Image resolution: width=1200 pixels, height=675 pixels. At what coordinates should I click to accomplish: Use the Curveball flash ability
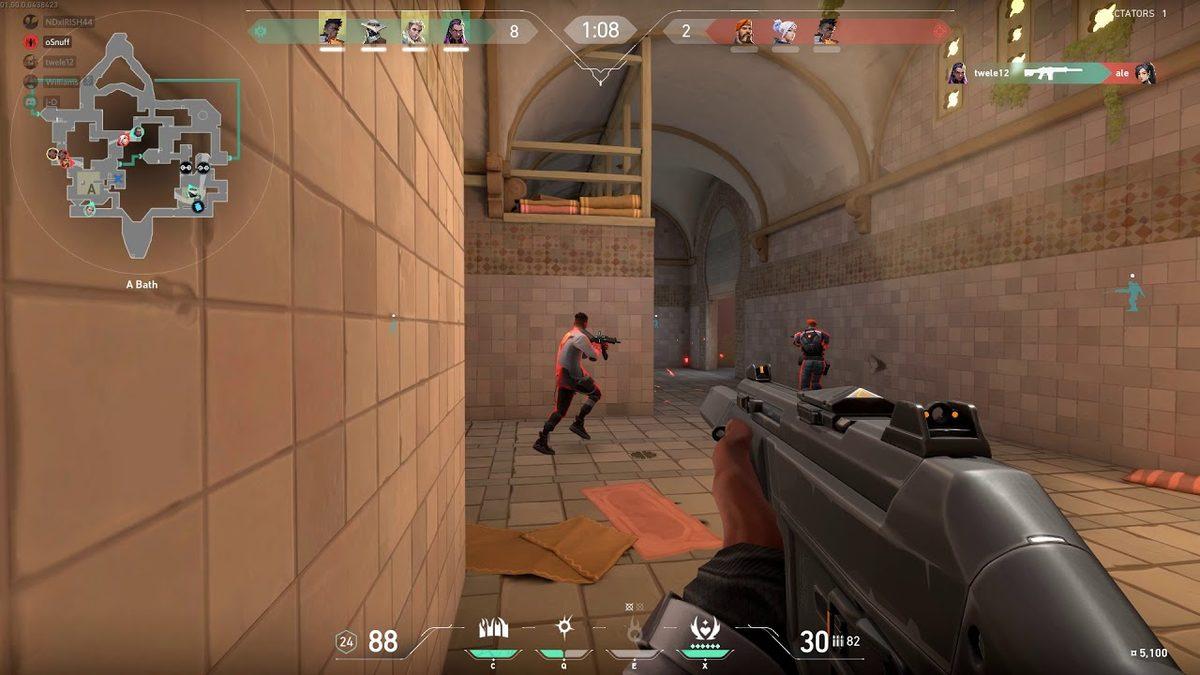[x=563, y=630]
